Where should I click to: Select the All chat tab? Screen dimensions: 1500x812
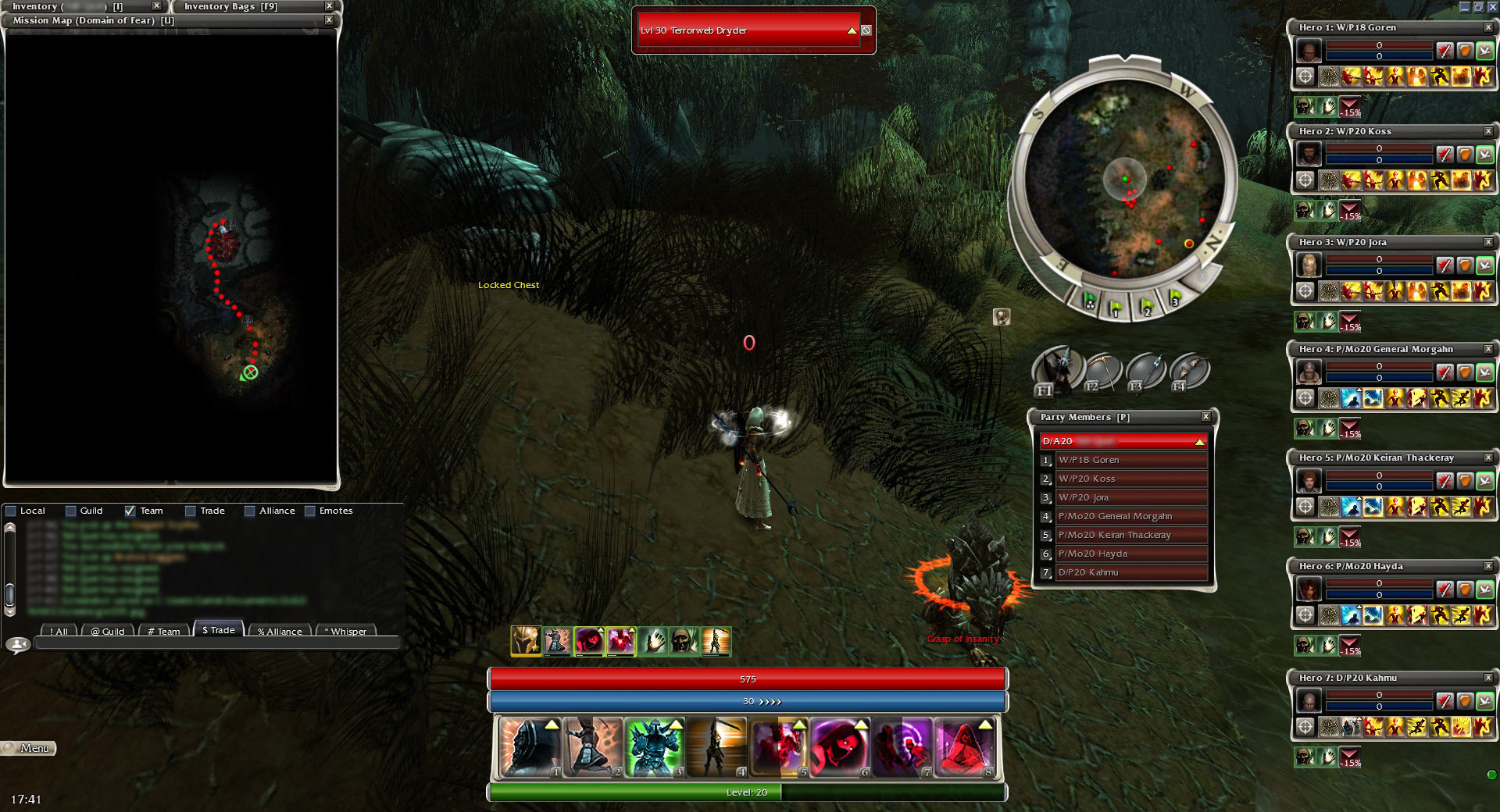[59, 631]
